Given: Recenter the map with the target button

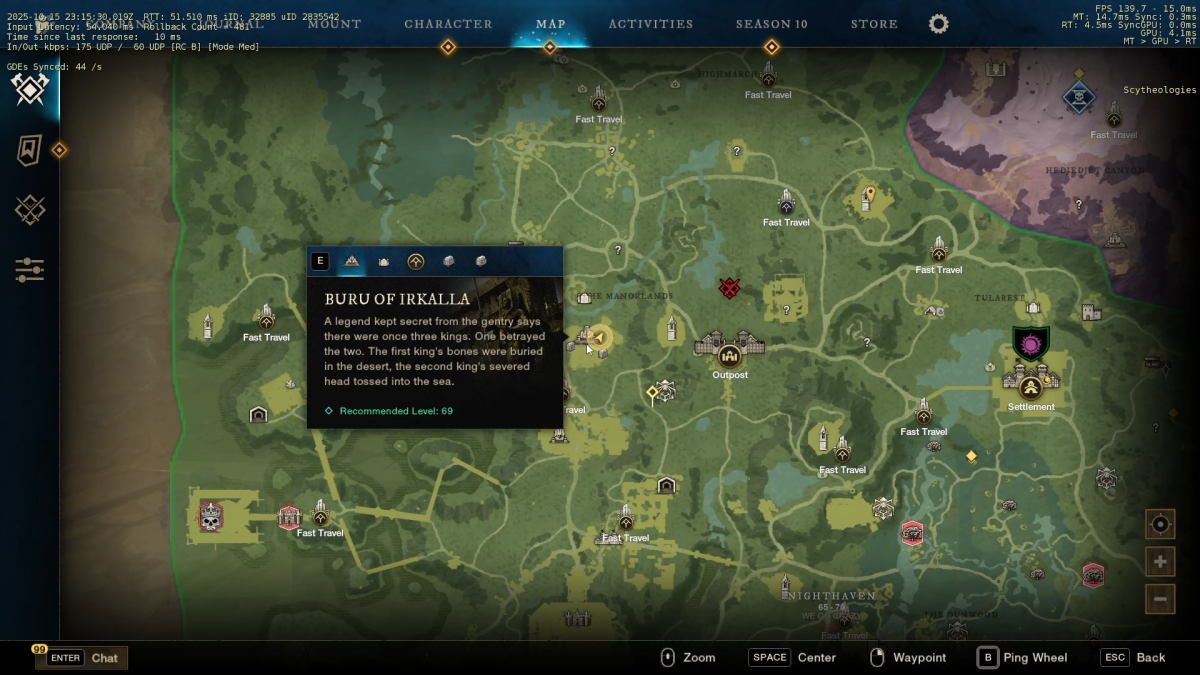Looking at the screenshot, I should click(x=1160, y=524).
